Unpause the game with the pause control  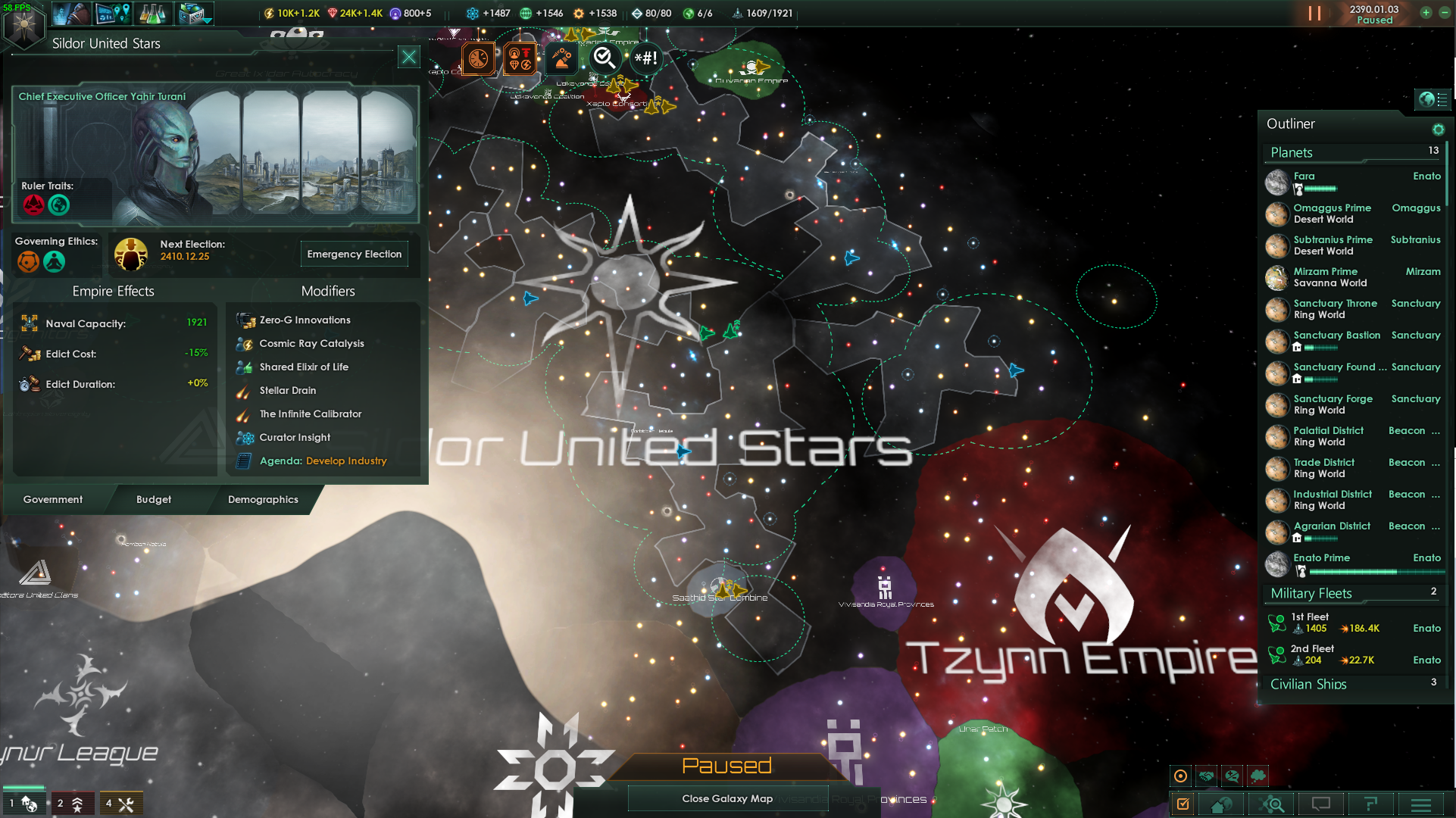1316,13
